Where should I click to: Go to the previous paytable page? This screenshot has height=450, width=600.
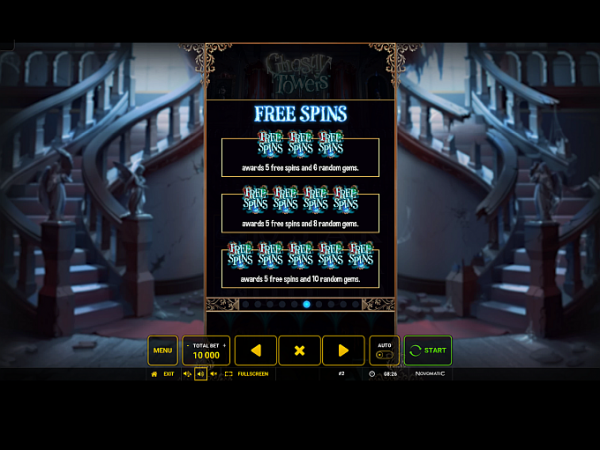point(256,350)
